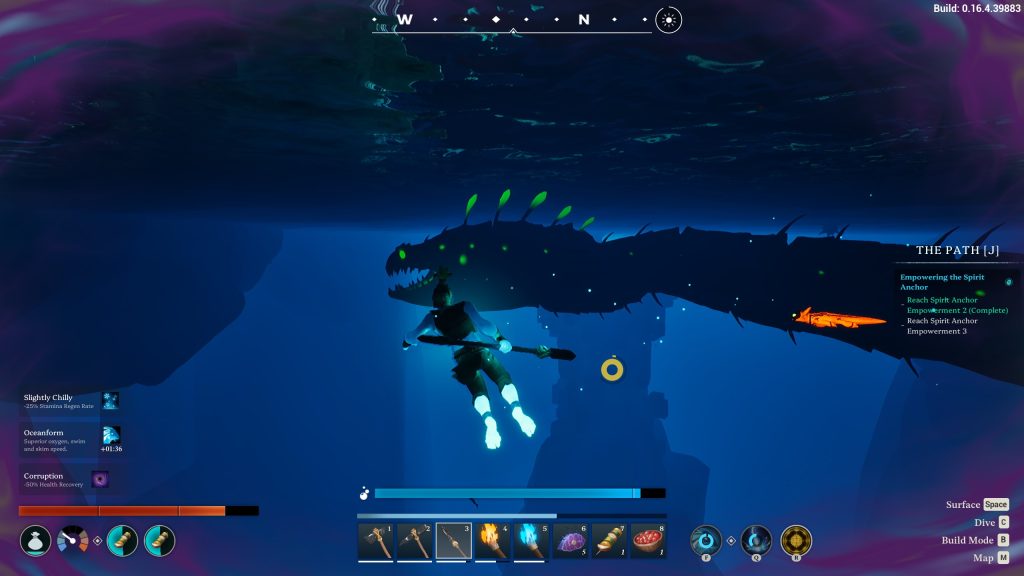
Task: Select the spear in hotbar slot 3
Action: (x=453, y=541)
